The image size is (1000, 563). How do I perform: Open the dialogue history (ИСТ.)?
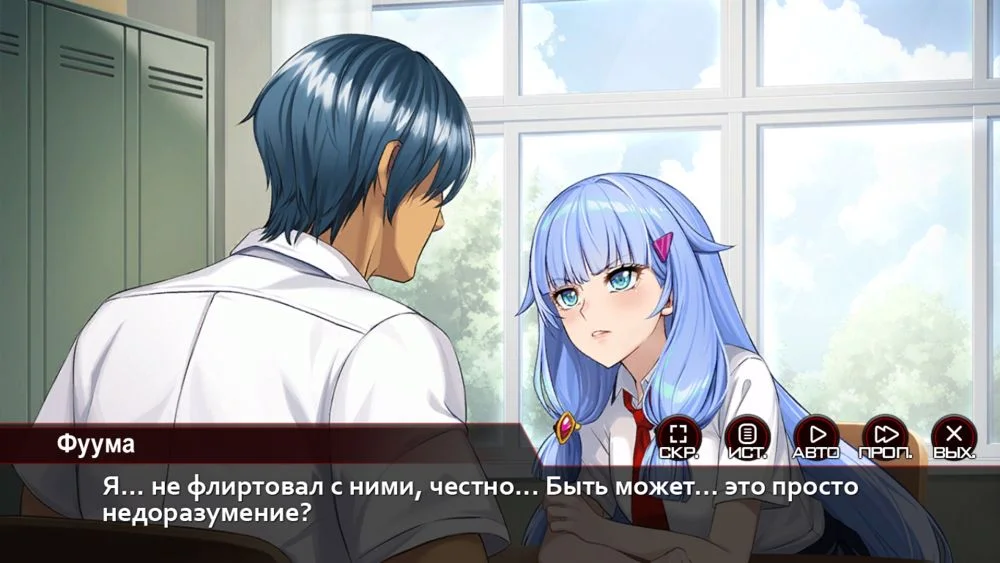point(746,436)
